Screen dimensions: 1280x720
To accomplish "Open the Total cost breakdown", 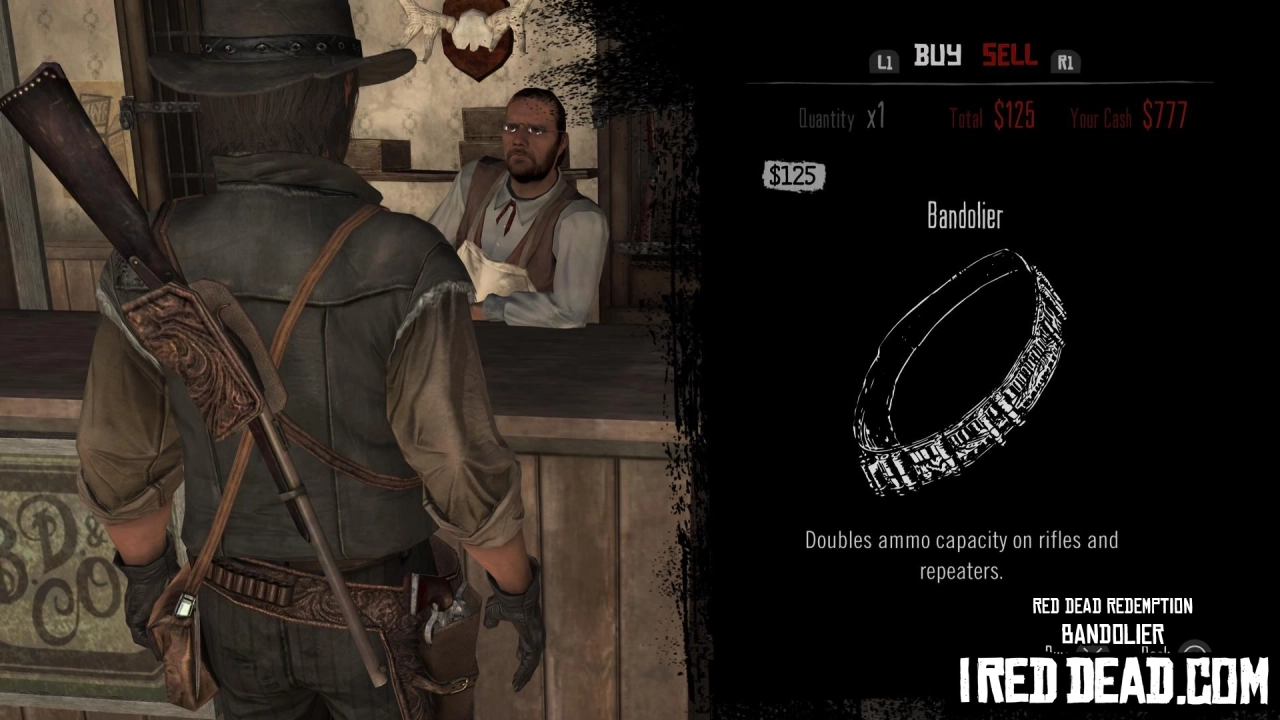I will pyautogui.click(x=995, y=117).
